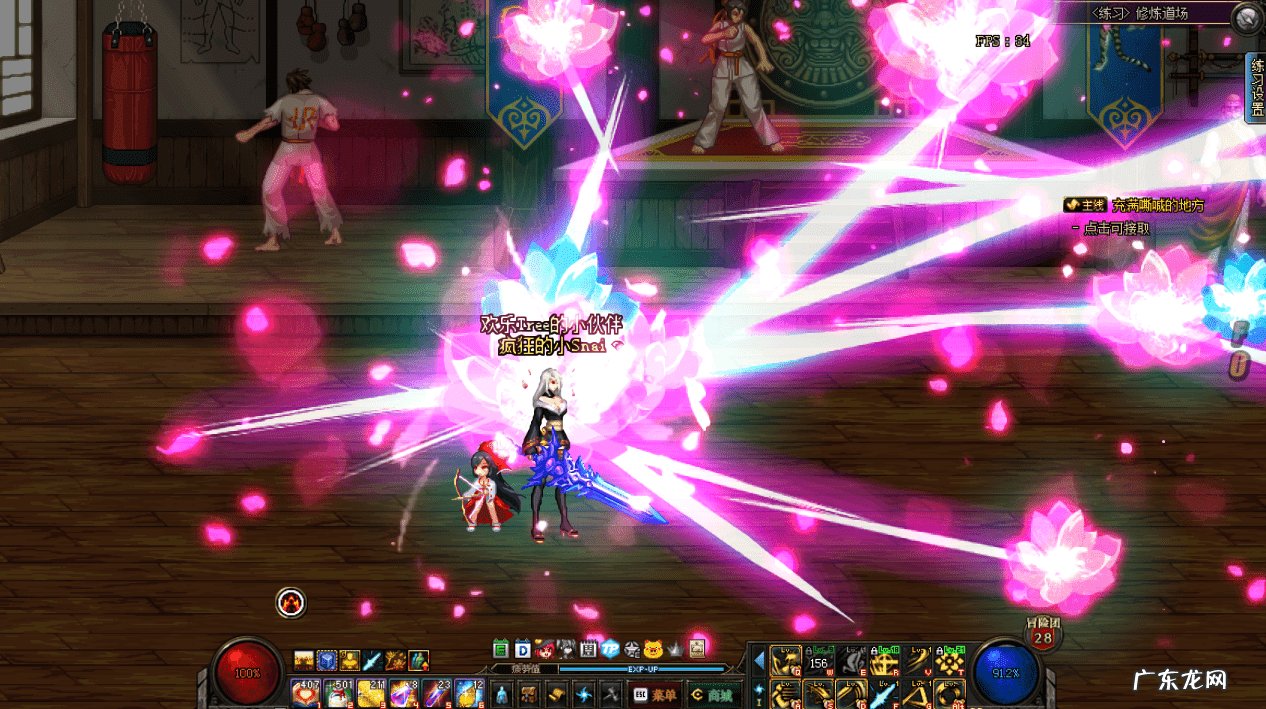Screen dimensions: 1266x709
Task: Open the treasure chest inventory icon
Action: click(529, 694)
